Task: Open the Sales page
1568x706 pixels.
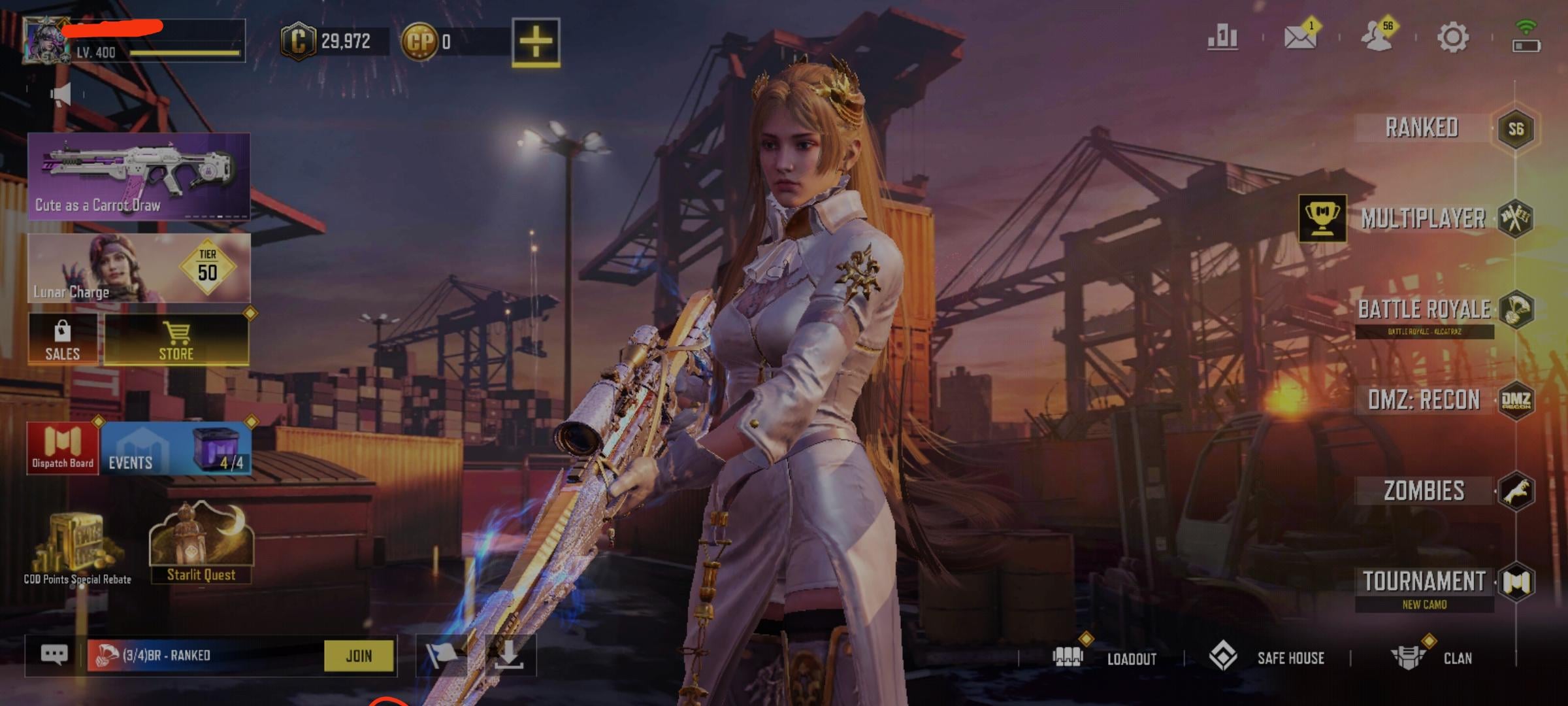Action: 63,340
